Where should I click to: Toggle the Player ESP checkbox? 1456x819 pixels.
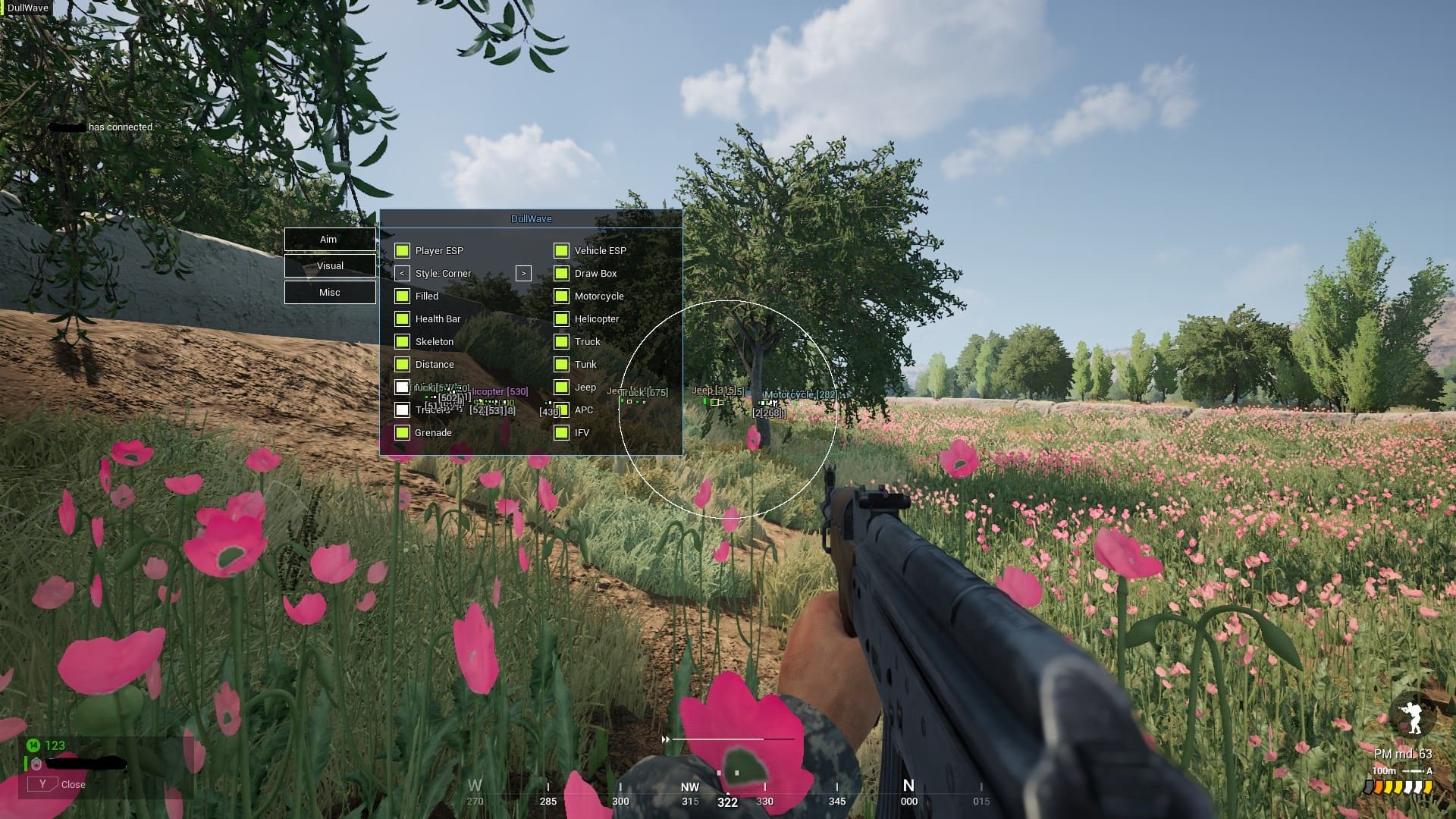pyautogui.click(x=402, y=251)
